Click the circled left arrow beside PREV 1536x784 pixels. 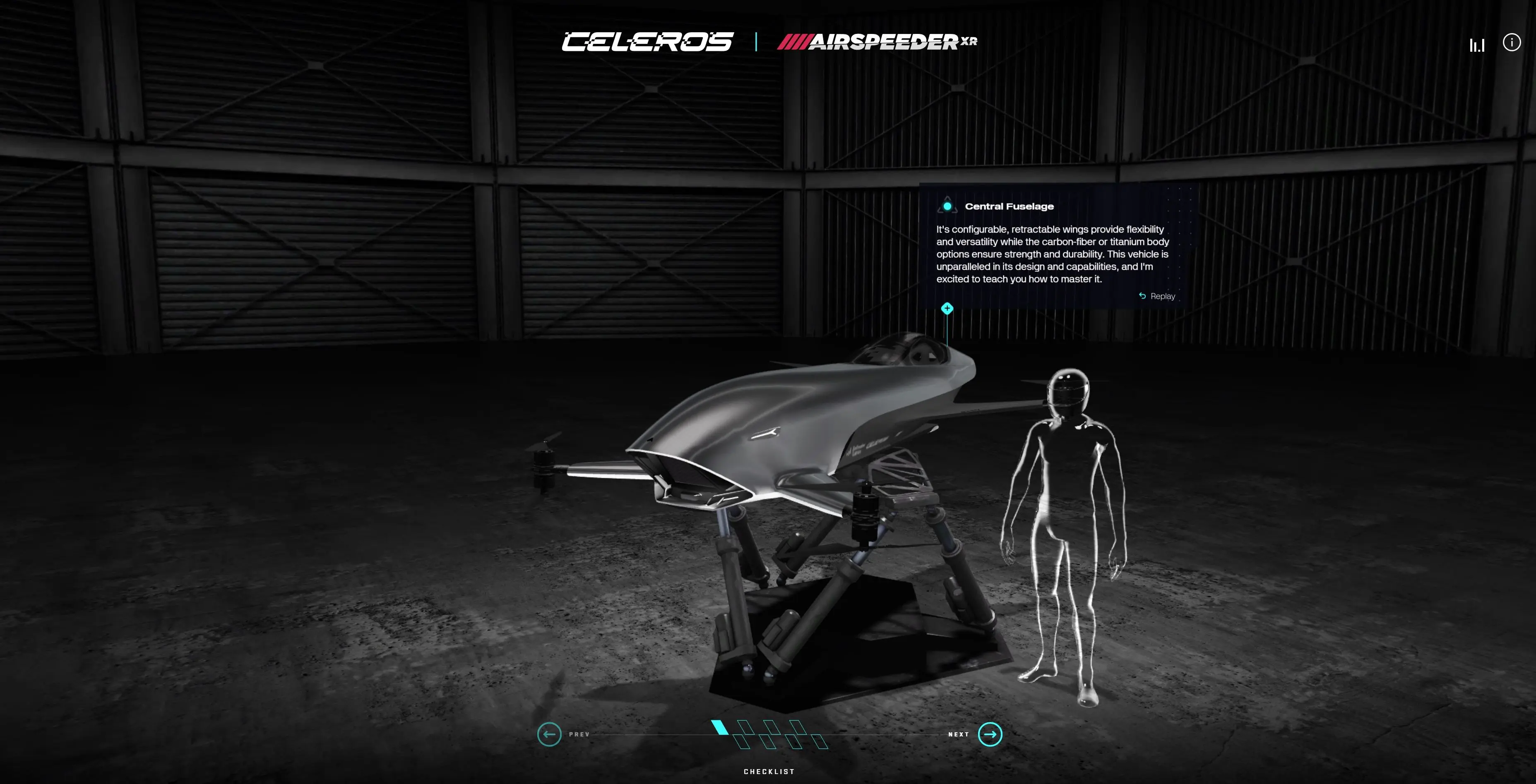(x=549, y=734)
